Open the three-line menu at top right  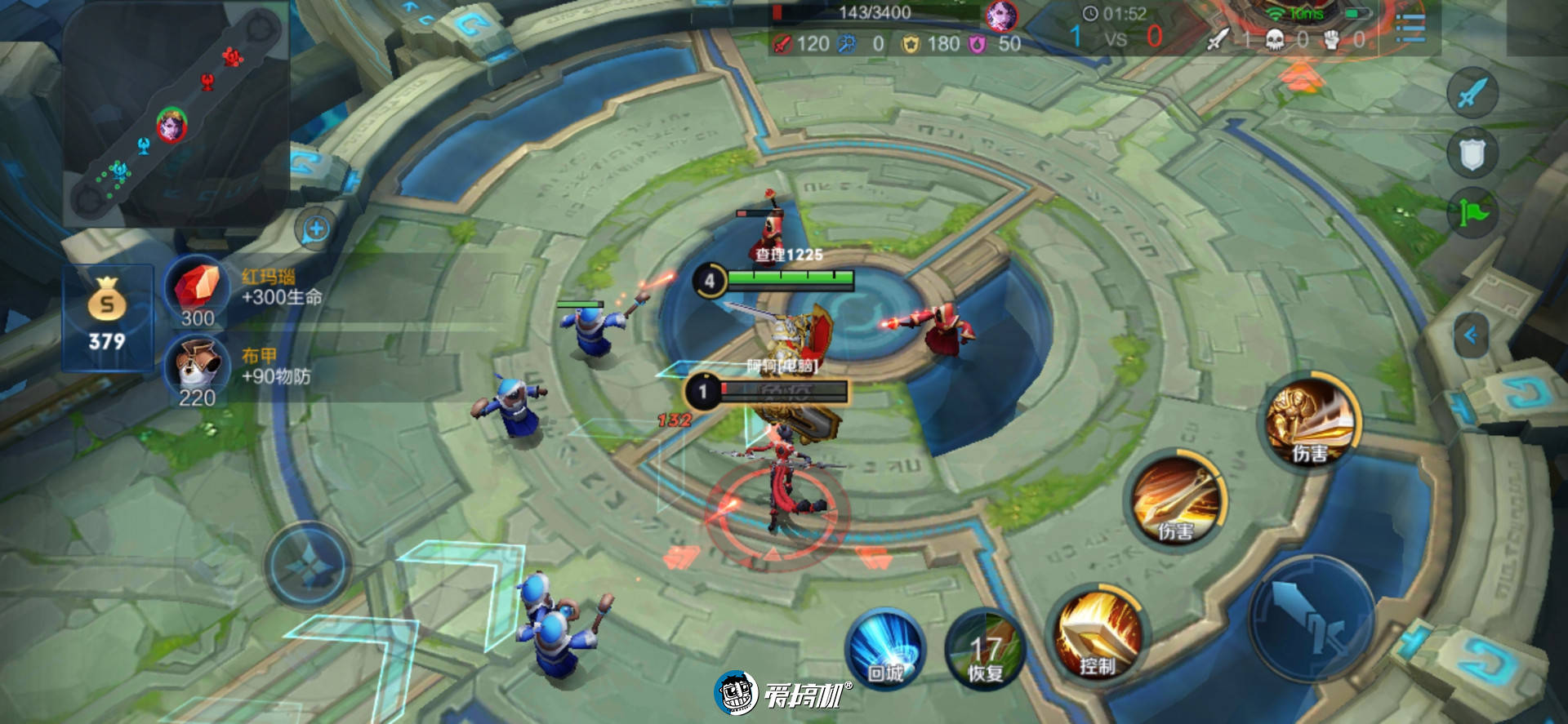click(x=1410, y=29)
